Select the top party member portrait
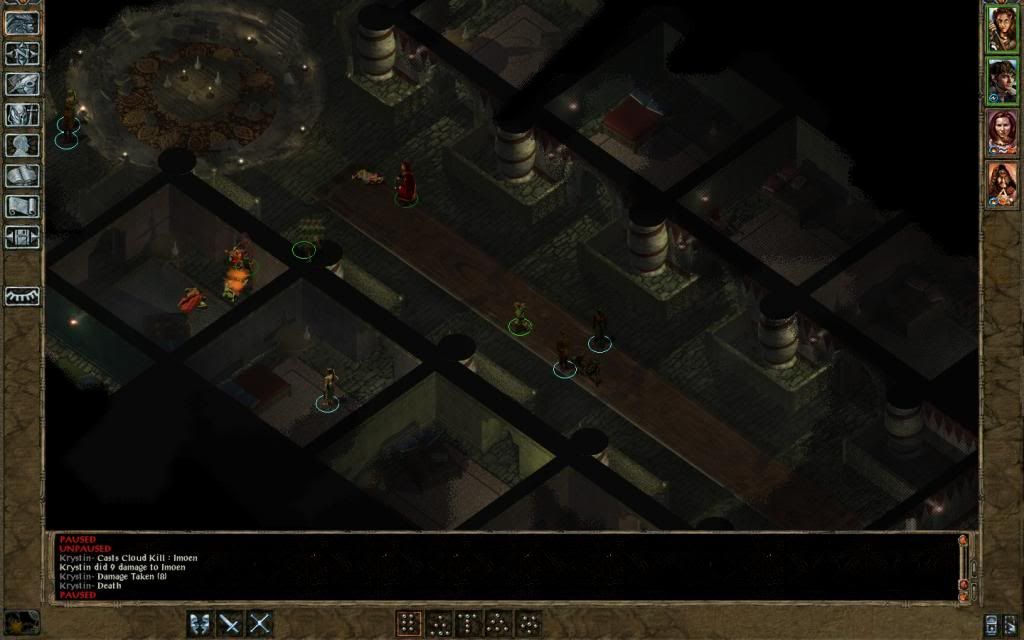 pos(1001,28)
